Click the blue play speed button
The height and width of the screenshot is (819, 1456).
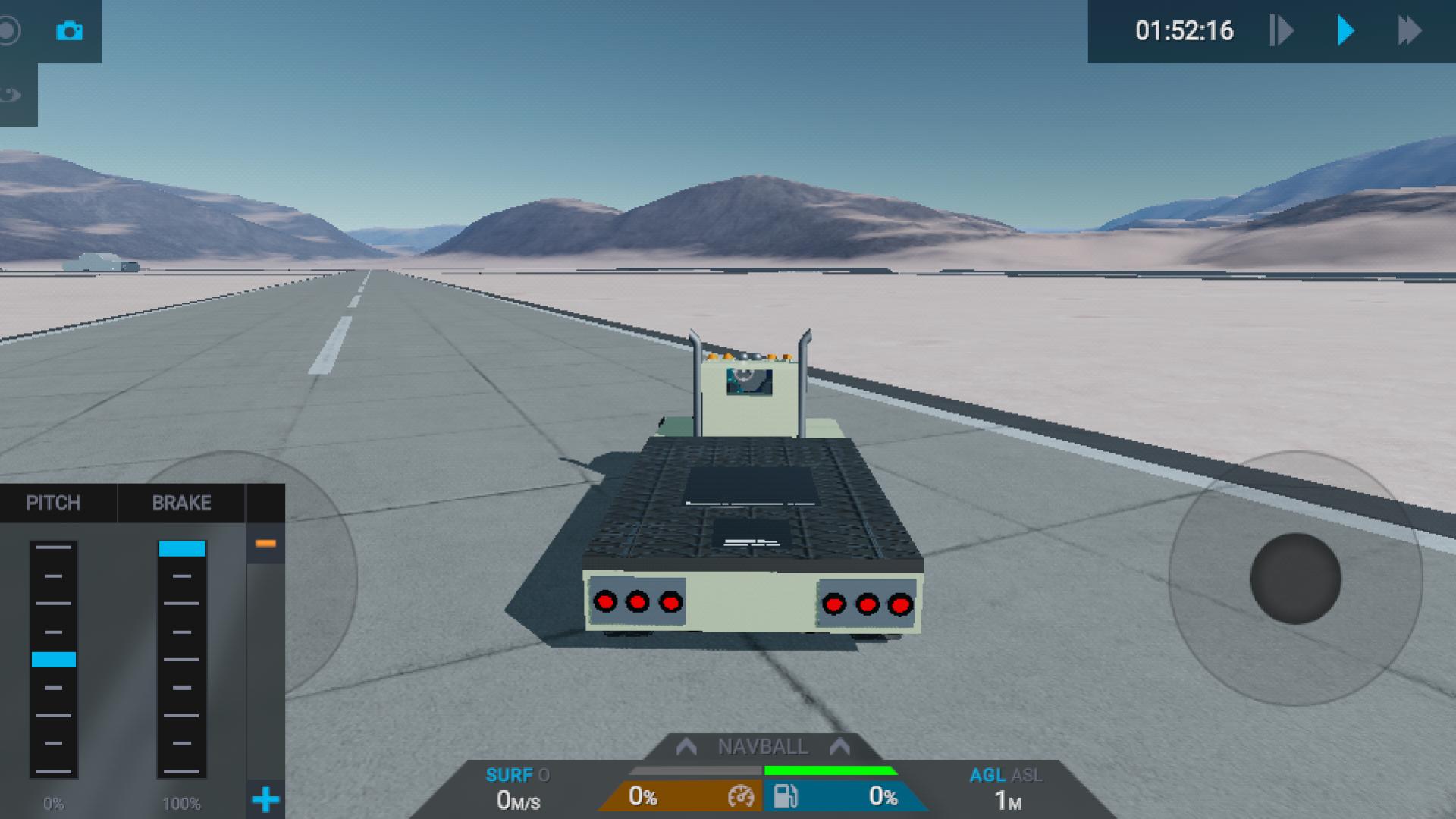point(1346,31)
